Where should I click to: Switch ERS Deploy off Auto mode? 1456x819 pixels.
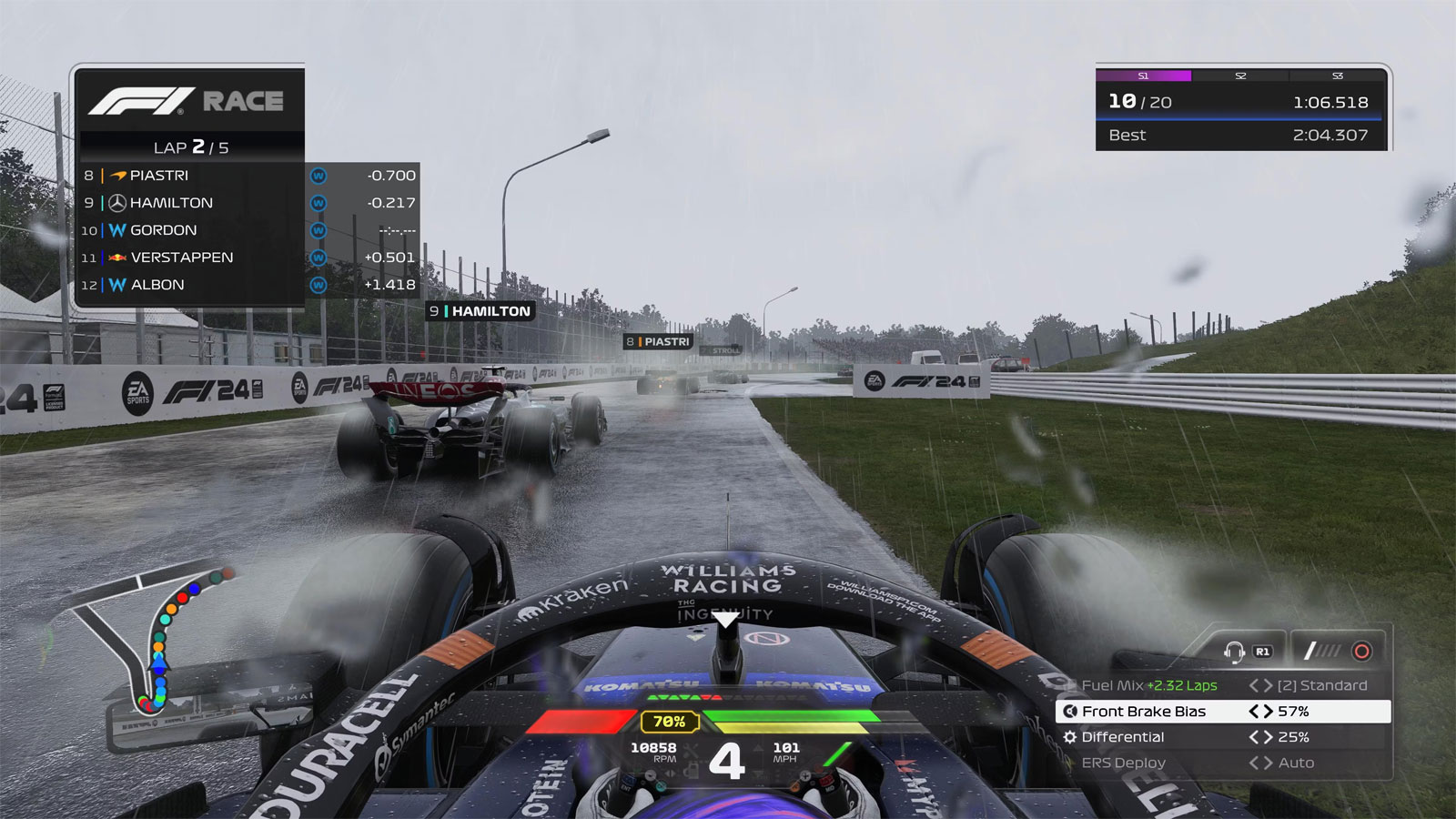pos(1269,763)
